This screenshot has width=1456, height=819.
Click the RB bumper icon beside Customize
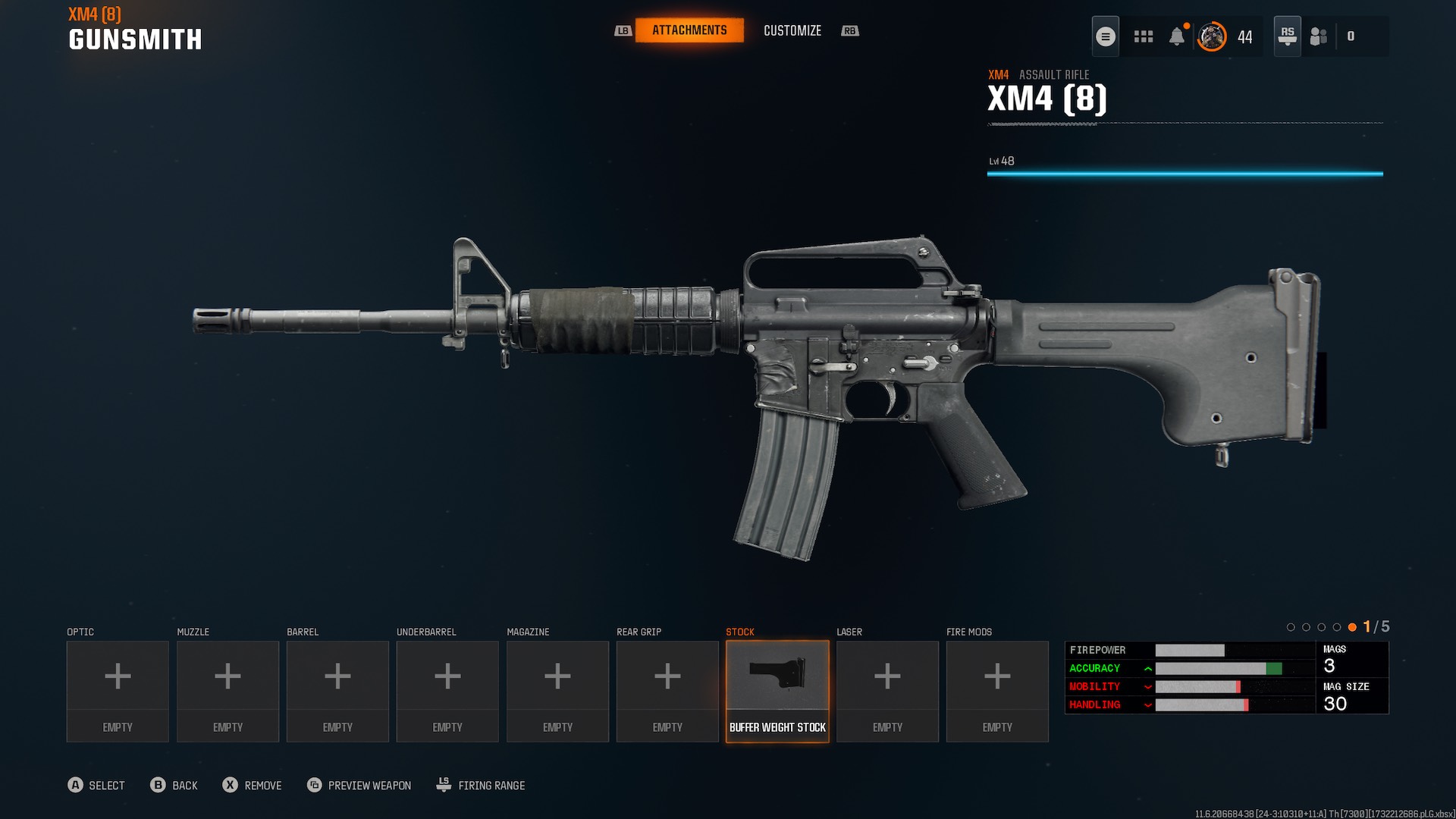click(x=850, y=31)
